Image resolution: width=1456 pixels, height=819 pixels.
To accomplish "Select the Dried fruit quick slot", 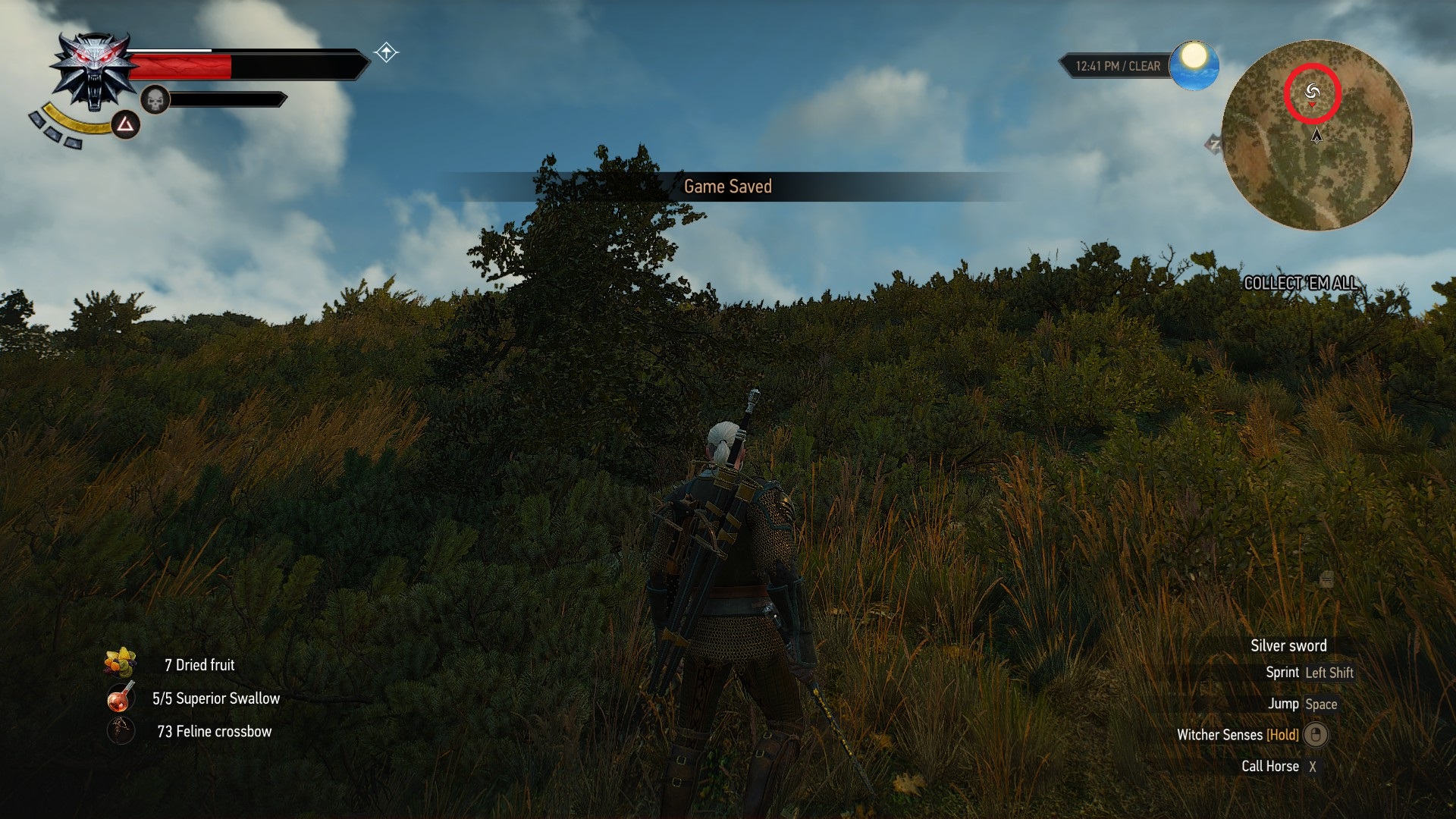I will click(x=120, y=663).
